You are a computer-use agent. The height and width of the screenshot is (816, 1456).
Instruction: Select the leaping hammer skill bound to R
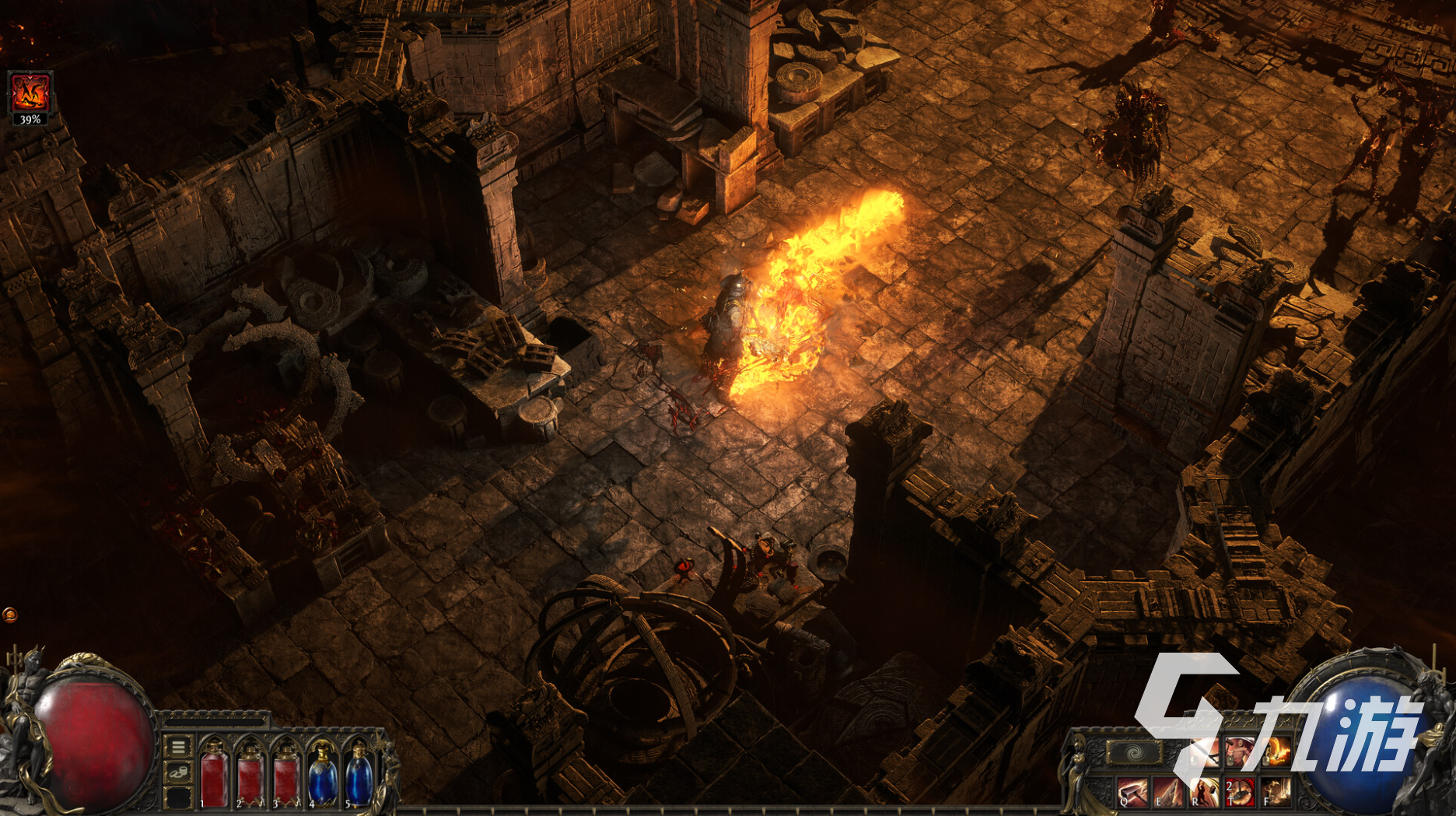tap(1204, 792)
